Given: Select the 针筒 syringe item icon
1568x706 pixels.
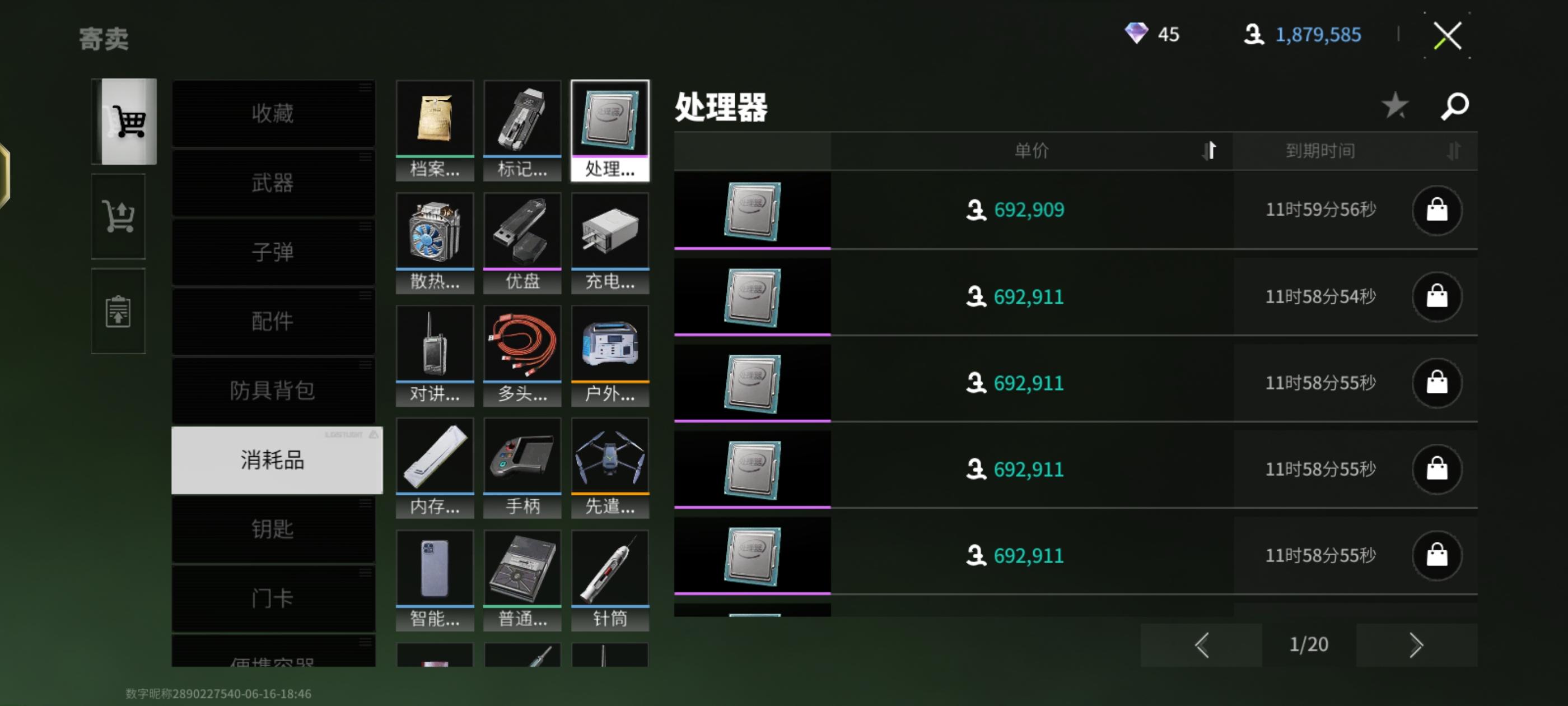Looking at the screenshot, I should [x=609, y=568].
